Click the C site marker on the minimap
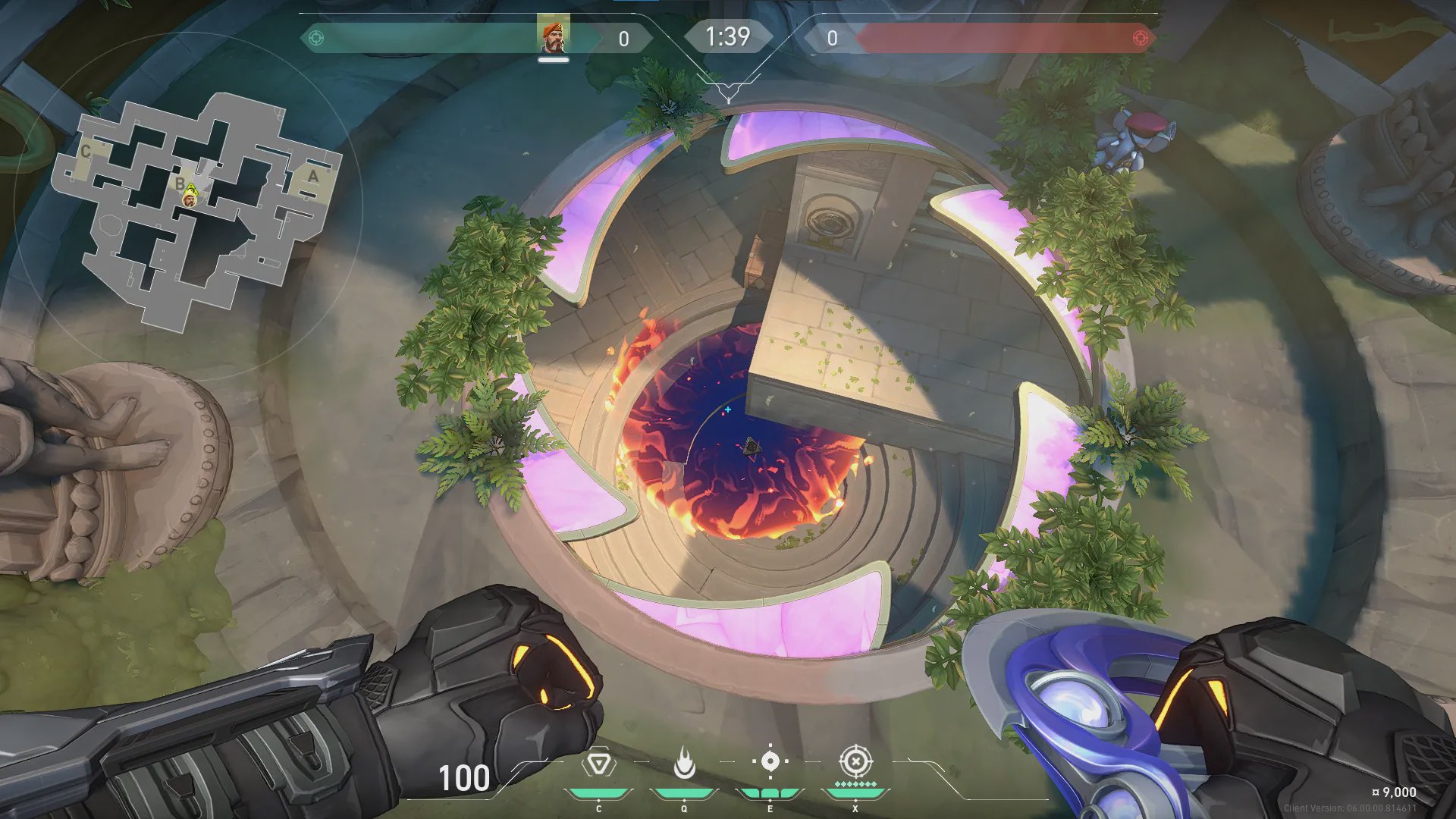This screenshot has height=819, width=1456. pyautogui.click(x=86, y=152)
